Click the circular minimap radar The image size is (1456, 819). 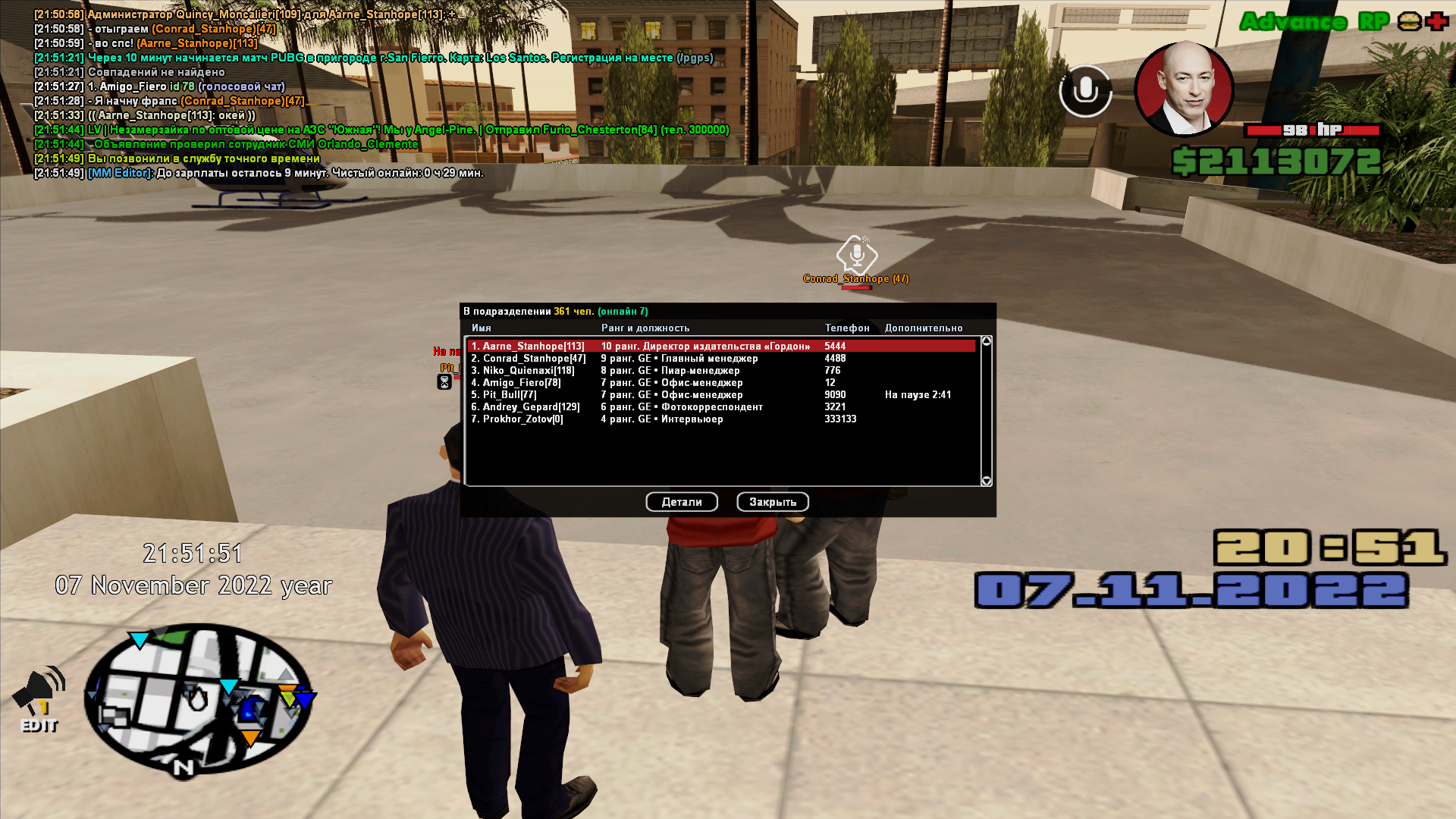[199, 698]
